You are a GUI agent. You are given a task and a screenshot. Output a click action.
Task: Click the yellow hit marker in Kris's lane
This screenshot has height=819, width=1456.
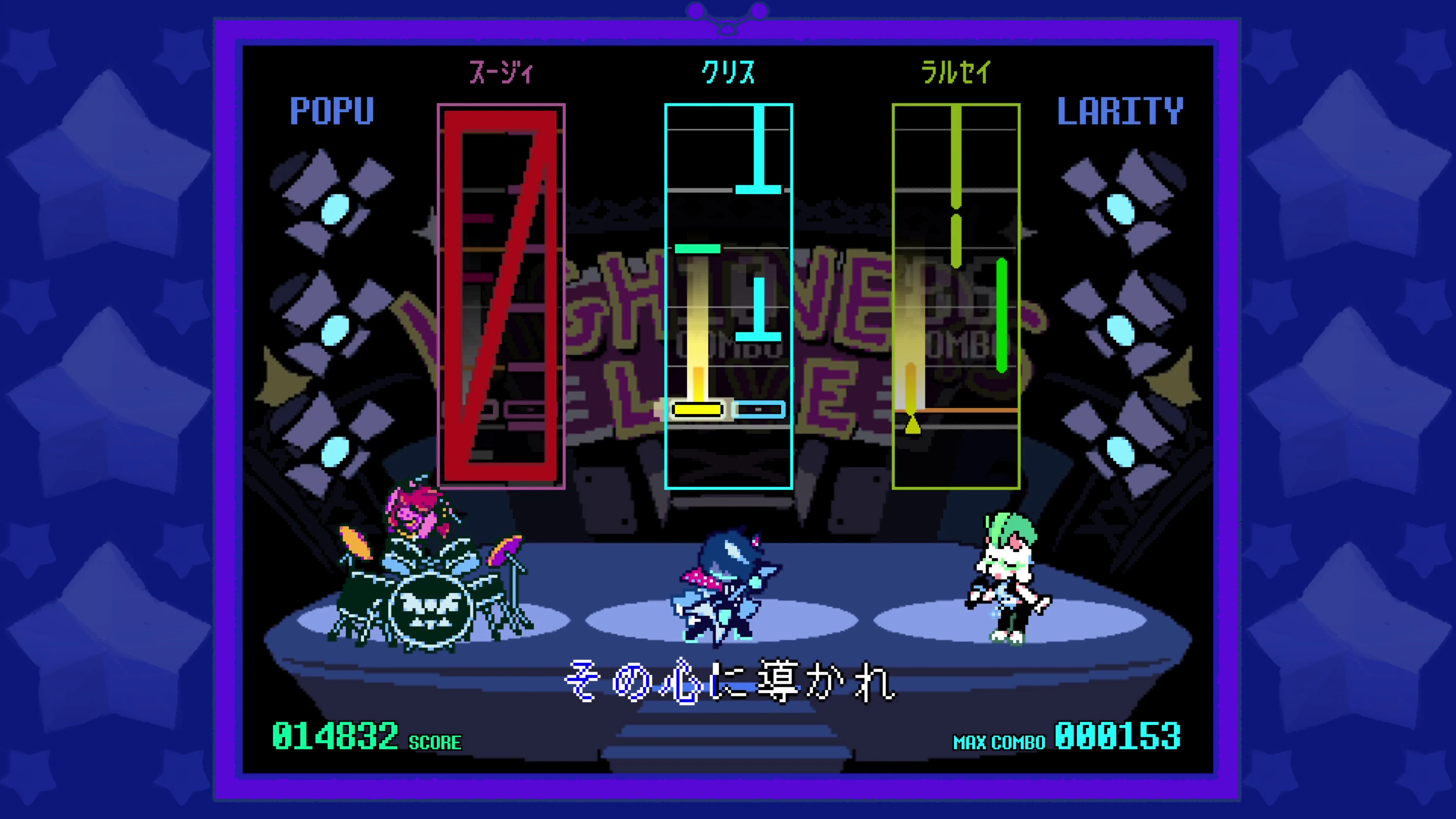[x=697, y=409]
